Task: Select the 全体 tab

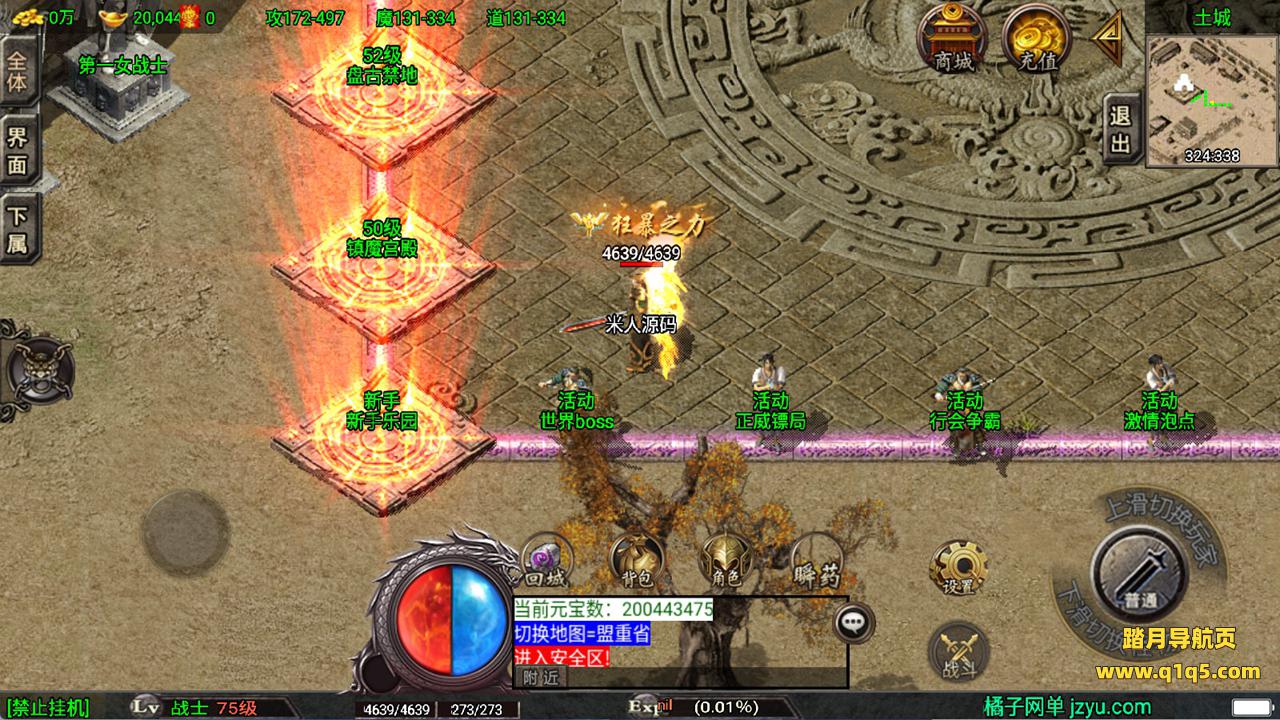Action: pos(18,70)
